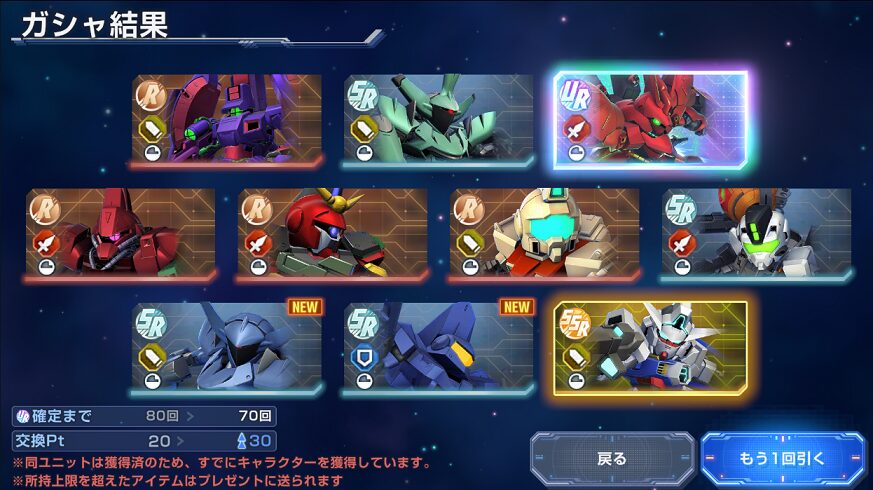Choose the green SR mobile suit card
Viewport: 873px width, 490px height.
[439, 120]
